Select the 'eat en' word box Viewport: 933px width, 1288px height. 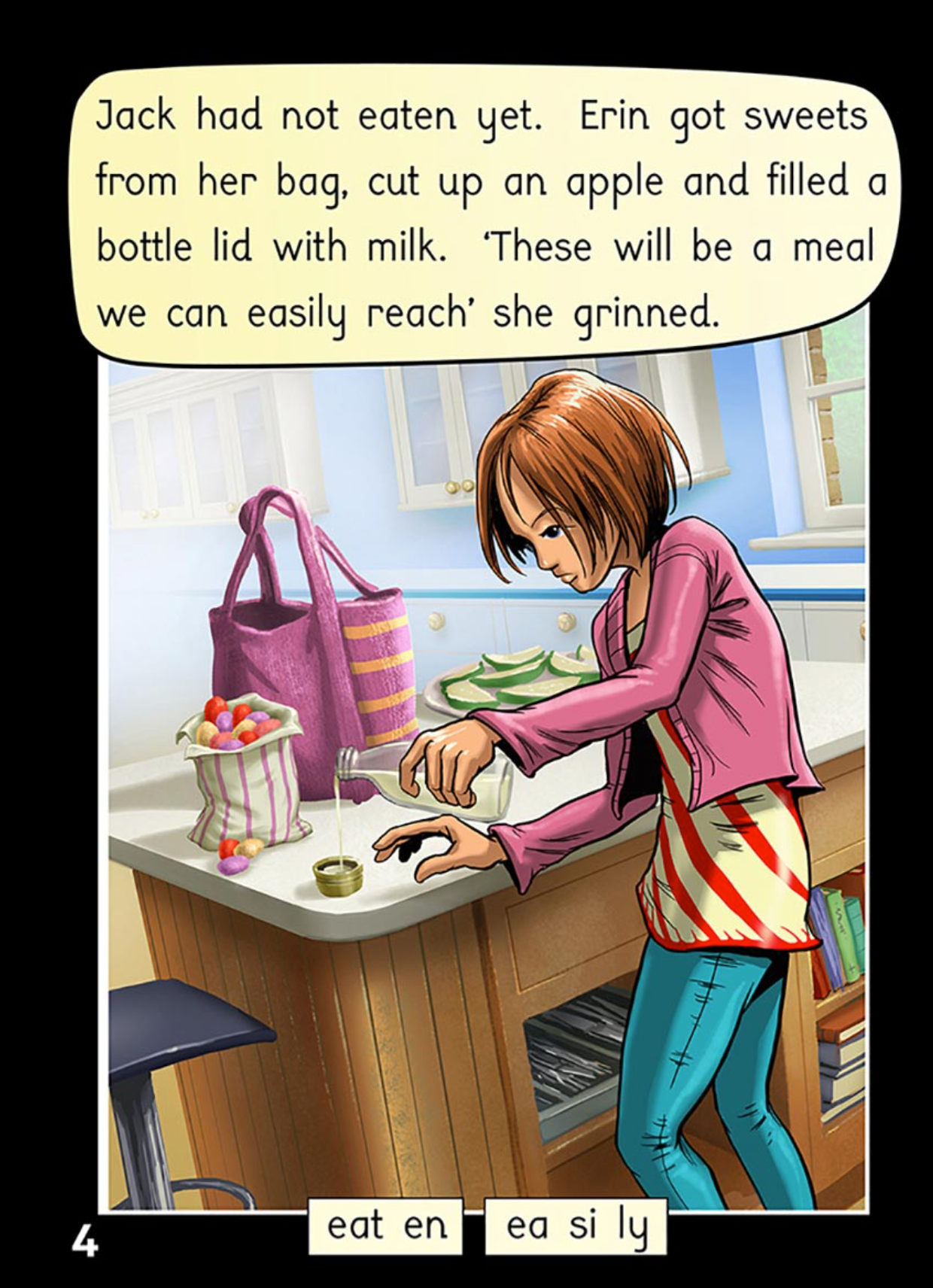[x=385, y=1226]
